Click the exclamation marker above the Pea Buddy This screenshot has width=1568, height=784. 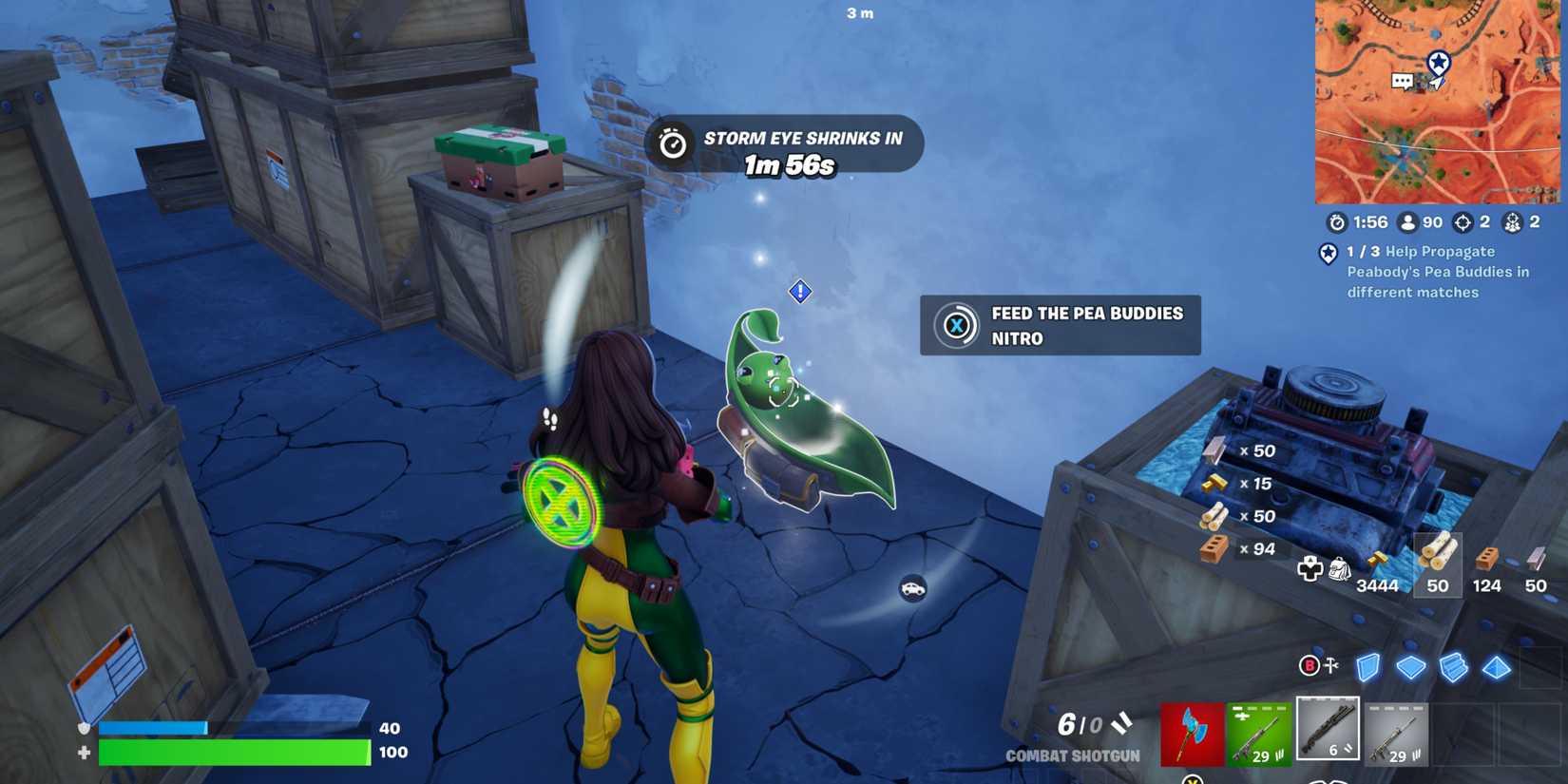pos(801,292)
